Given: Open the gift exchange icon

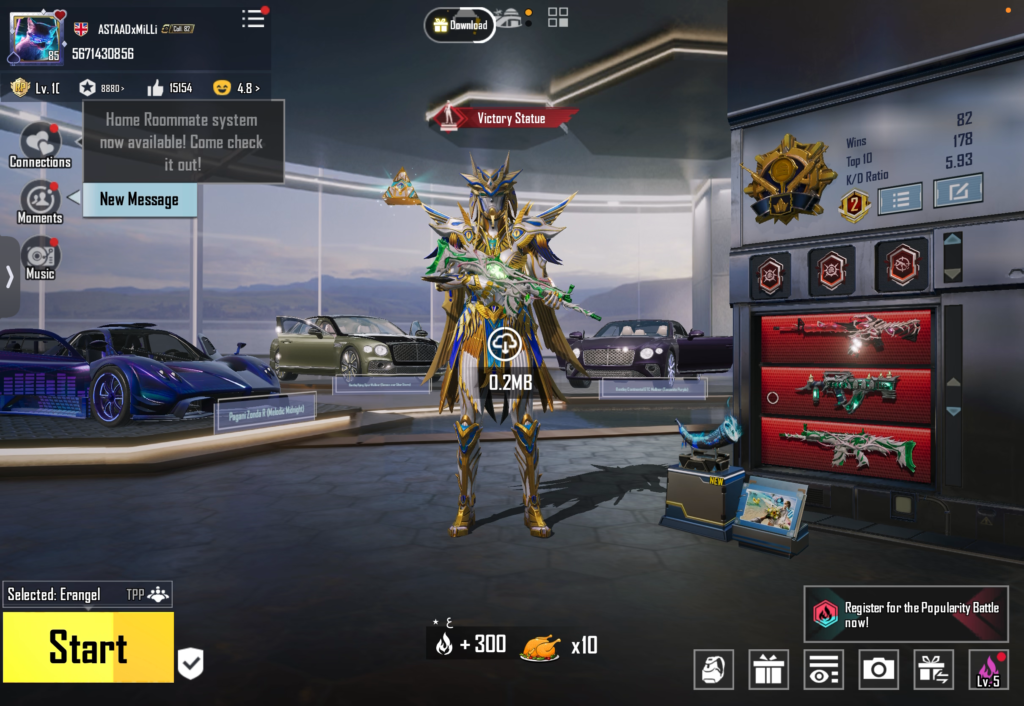Looking at the screenshot, I should 933,669.
